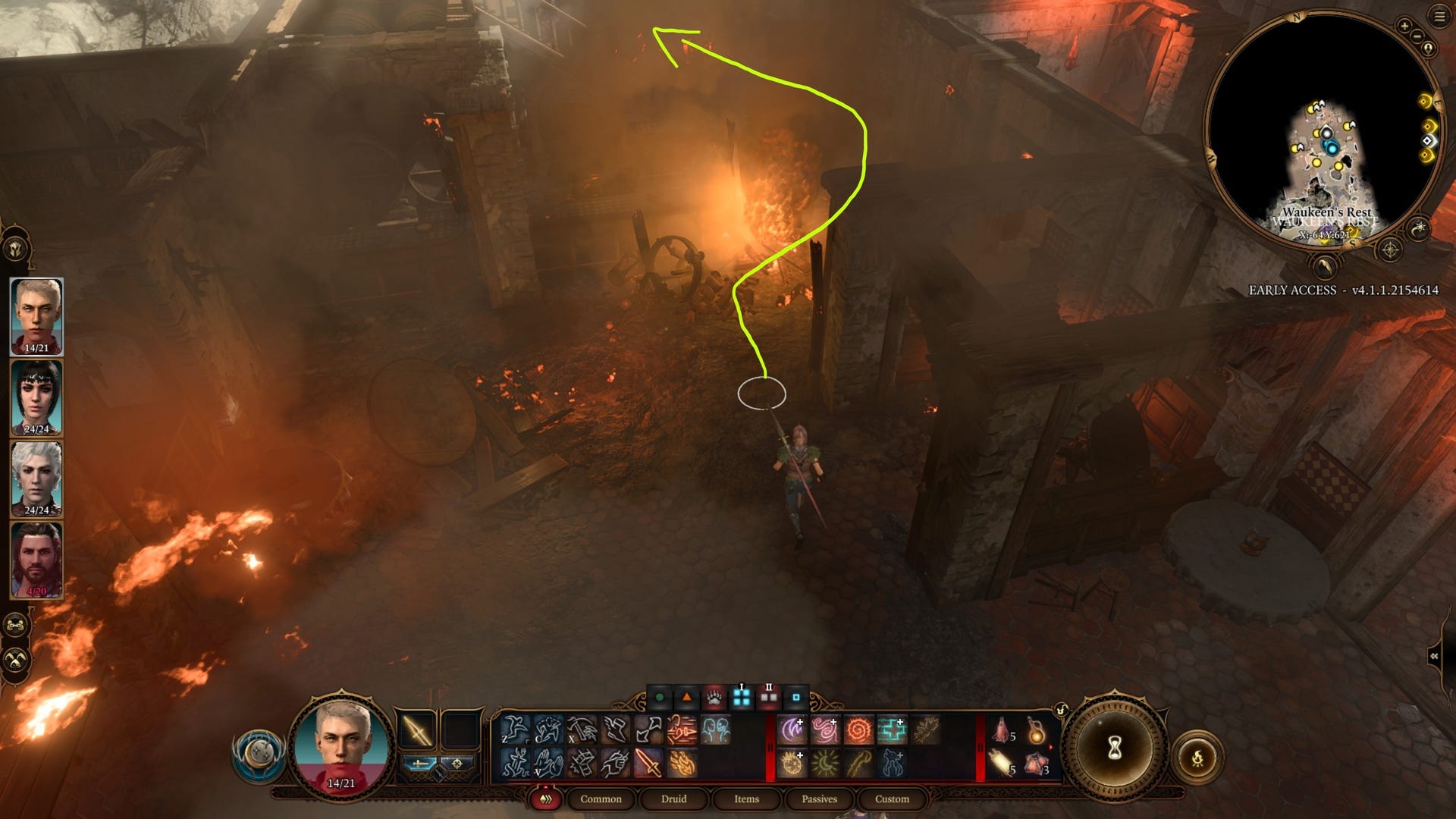Switch to the Items hotbar tab
Image resolution: width=1456 pixels, height=819 pixels.
tap(747, 799)
